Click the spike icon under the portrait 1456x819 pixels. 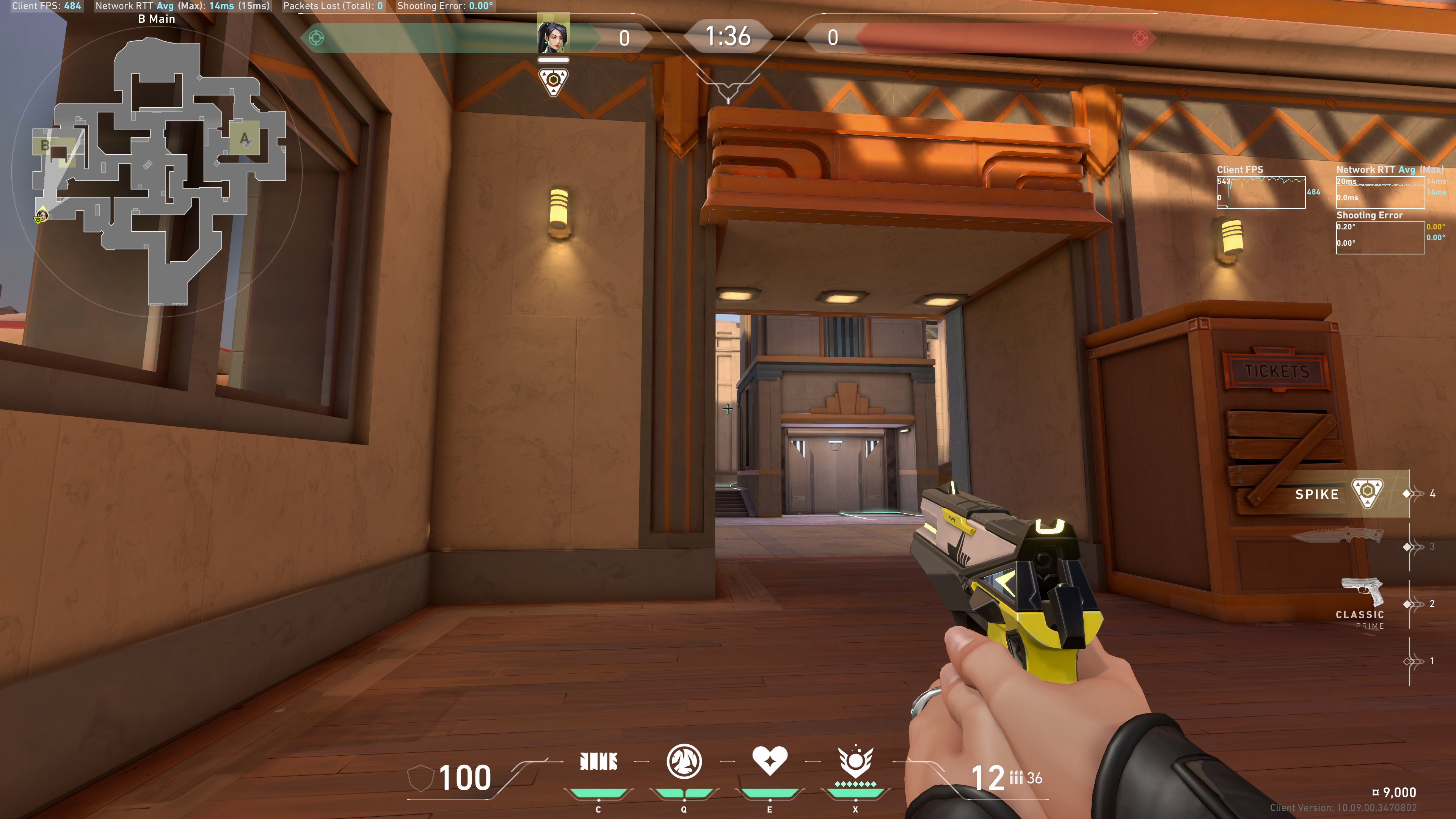click(553, 82)
